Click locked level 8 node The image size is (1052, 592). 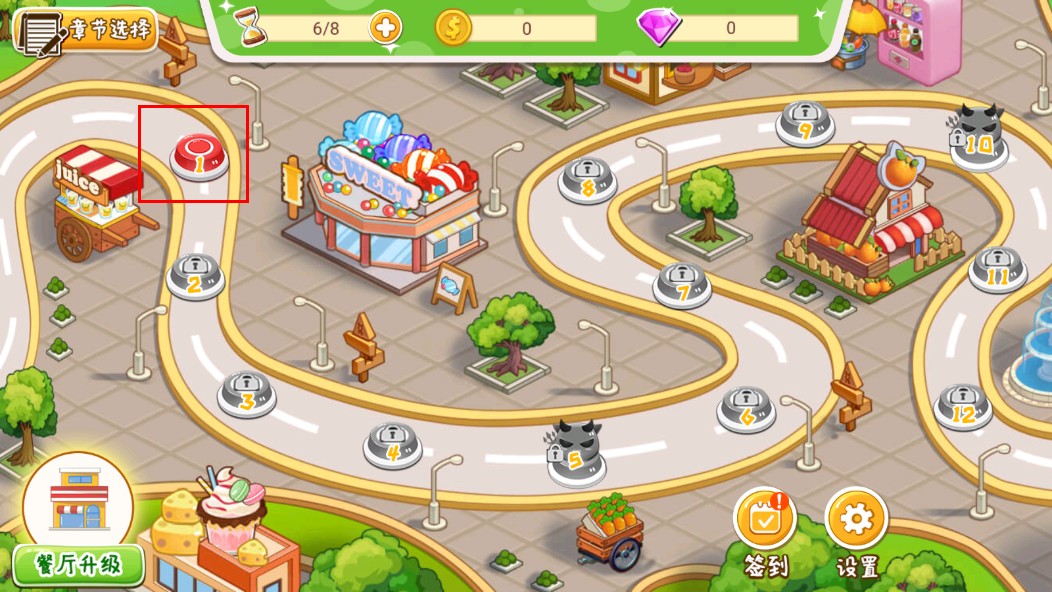coord(588,179)
